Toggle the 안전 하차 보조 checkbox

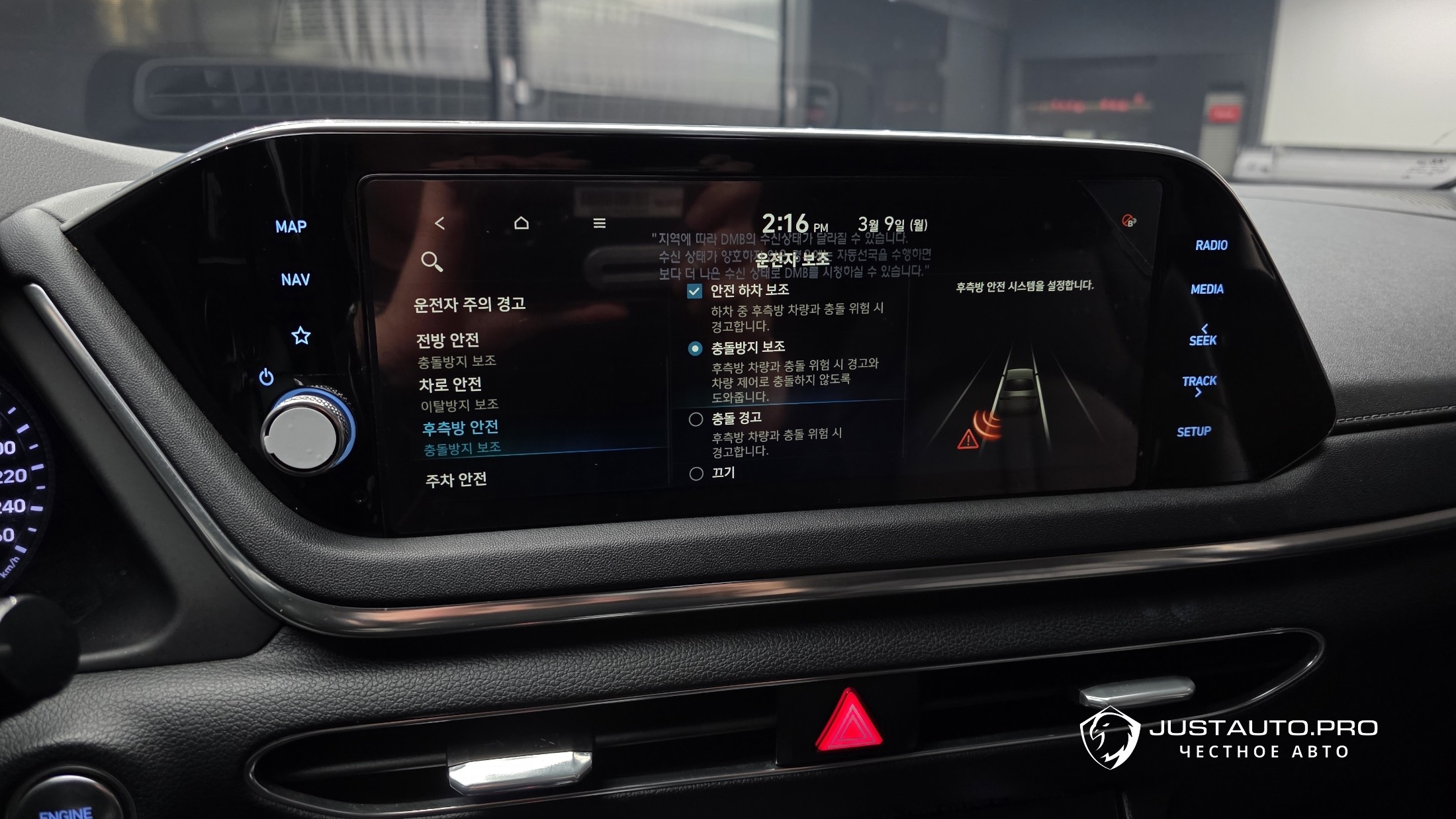[694, 292]
